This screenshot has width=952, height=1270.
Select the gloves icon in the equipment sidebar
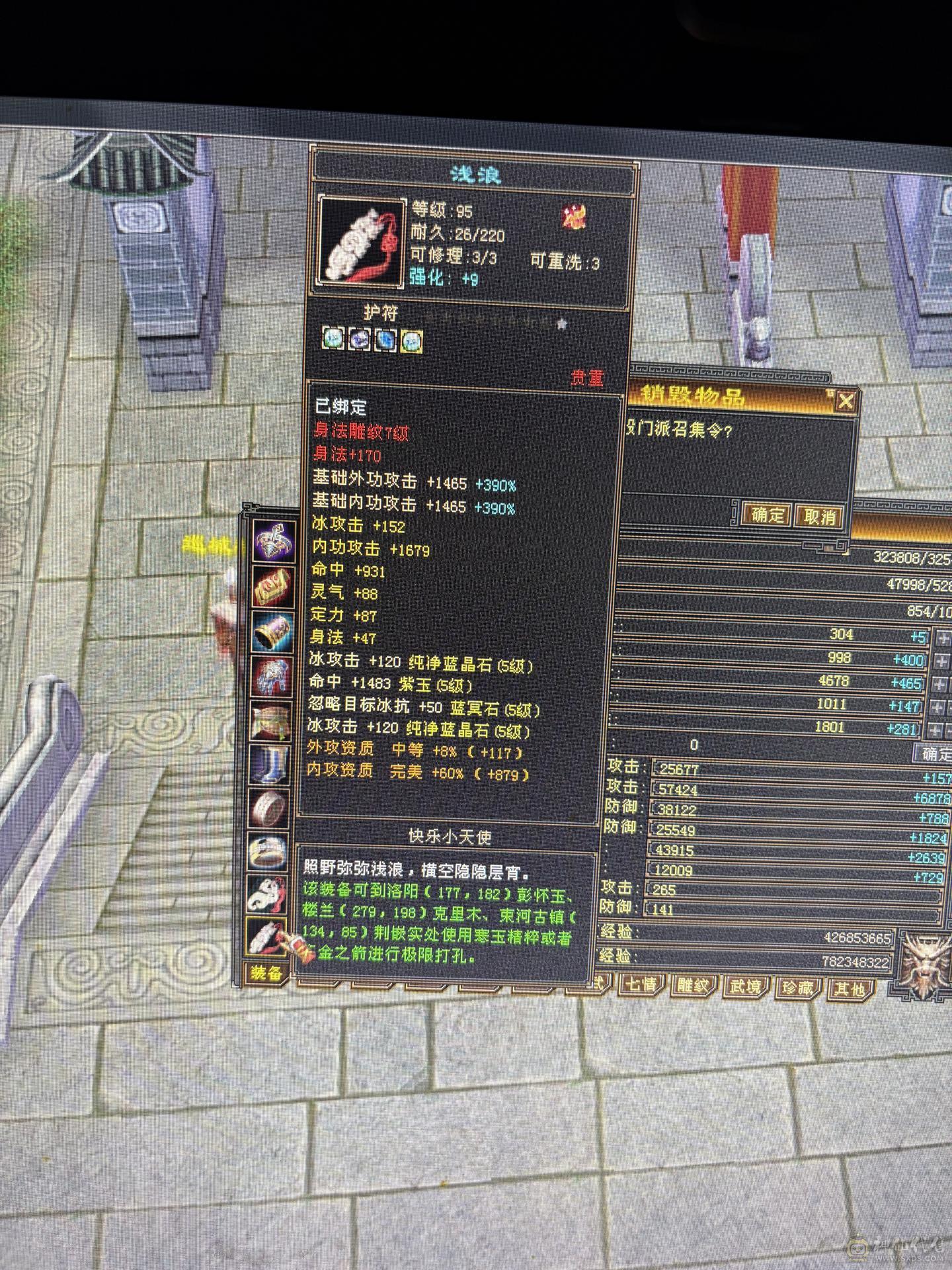pyautogui.click(x=272, y=673)
